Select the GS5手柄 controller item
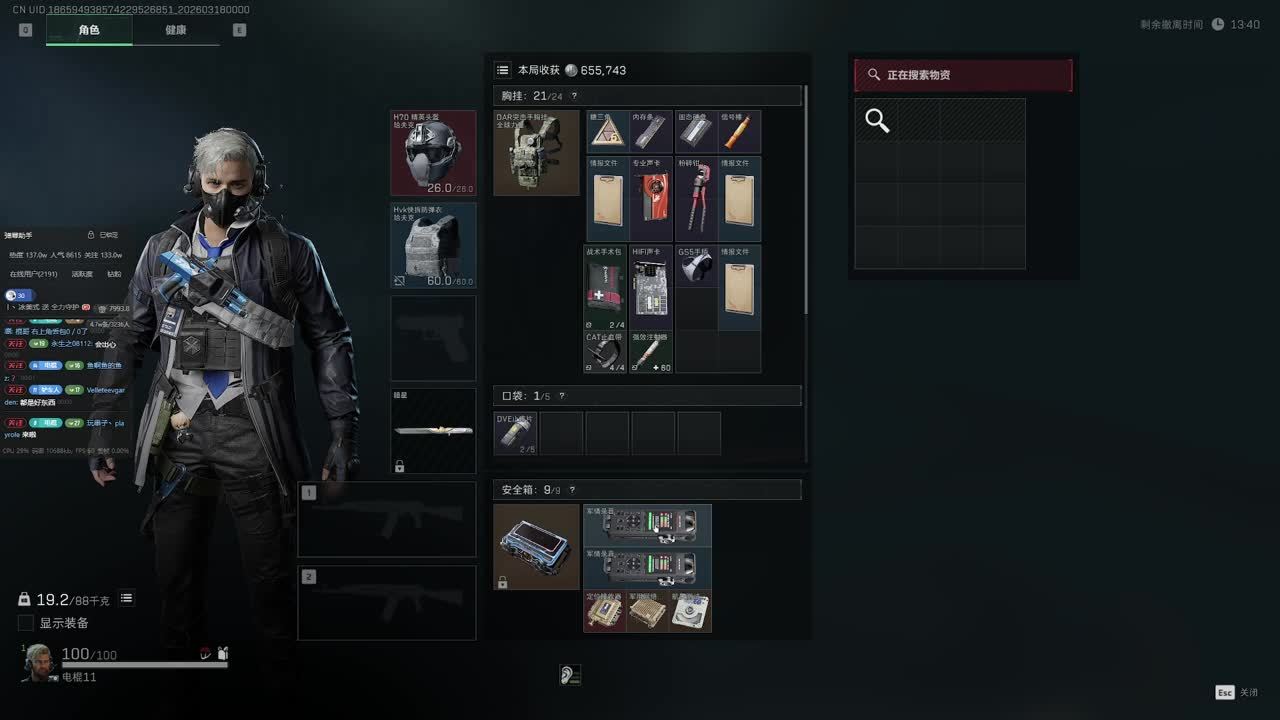The height and width of the screenshot is (720, 1280). point(696,267)
